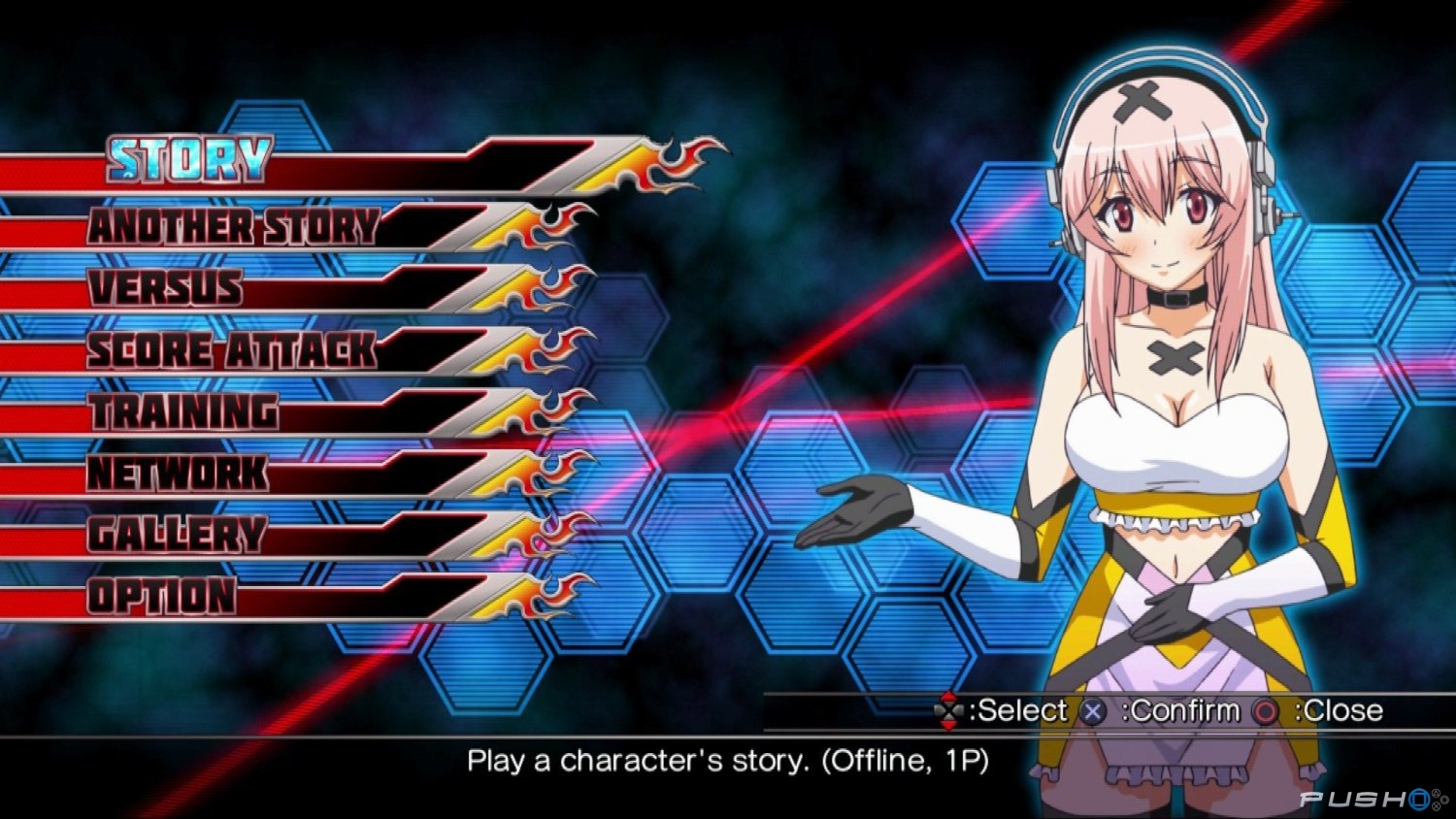The image size is (1456, 819).
Task: Select the Story mode entry
Action: tap(190, 161)
